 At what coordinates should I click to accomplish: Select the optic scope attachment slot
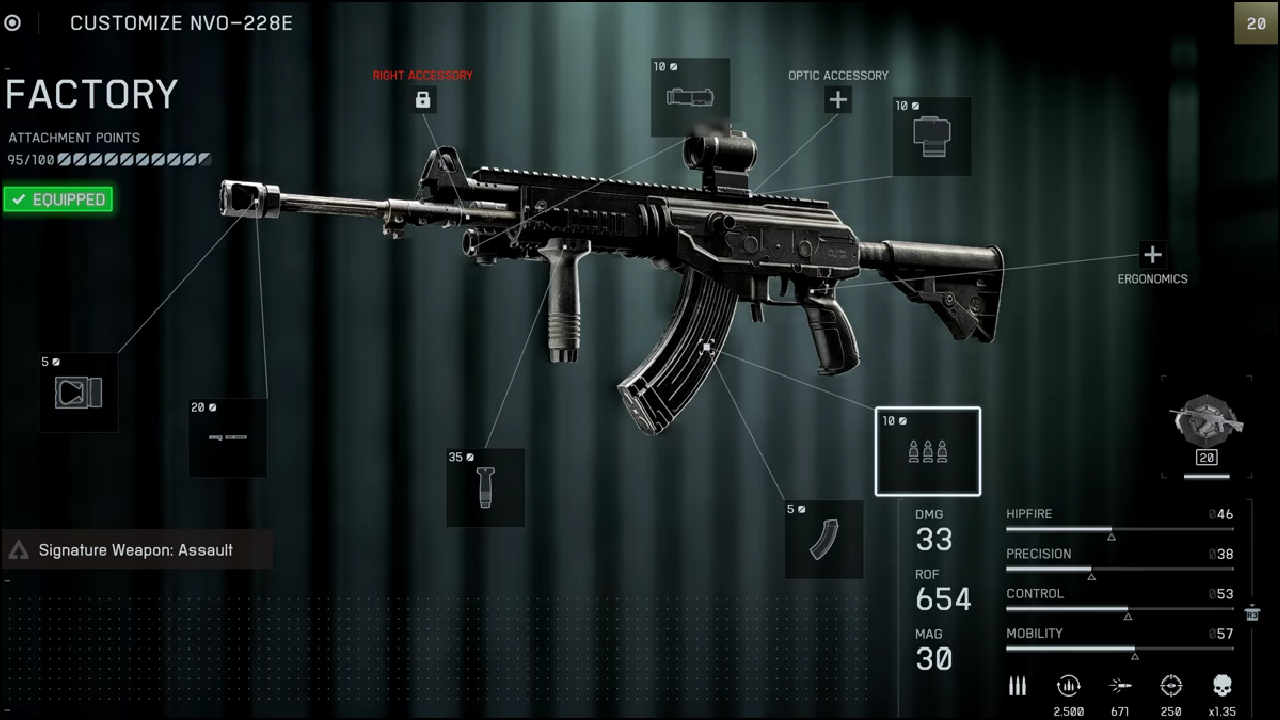932,137
